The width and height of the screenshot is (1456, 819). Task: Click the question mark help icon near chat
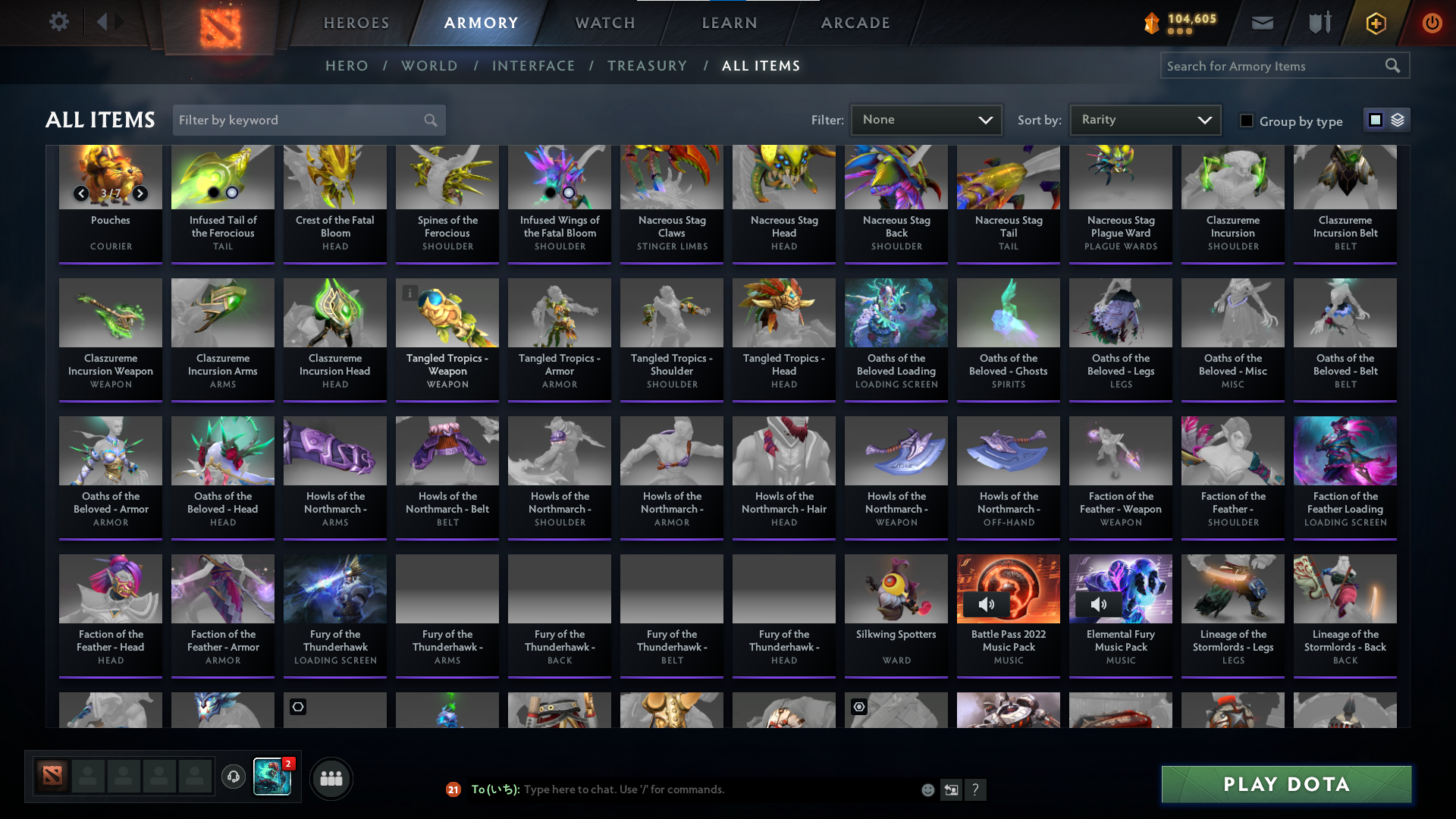click(x=976, y=789)
